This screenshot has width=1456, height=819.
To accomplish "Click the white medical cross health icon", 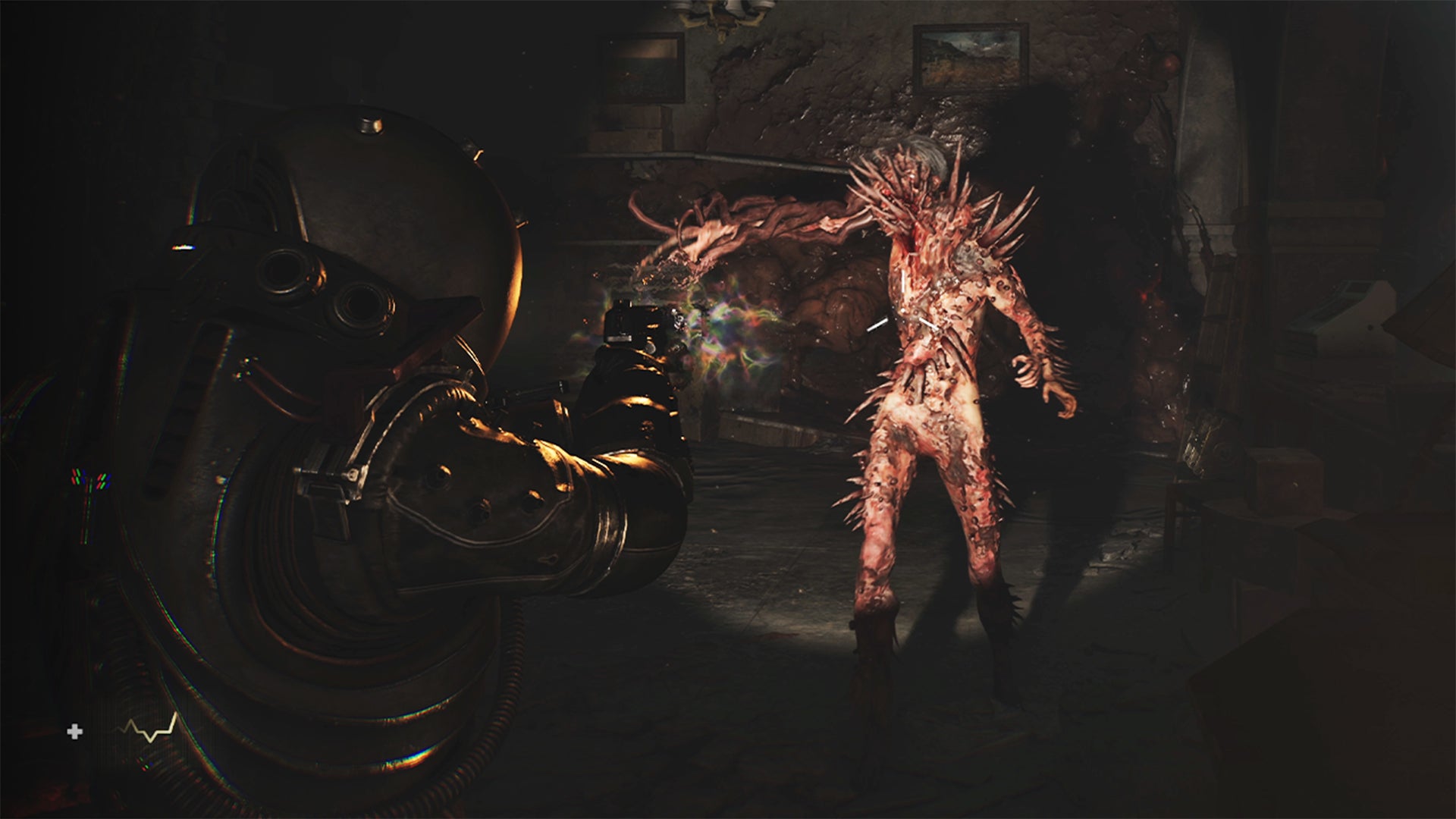I will [x=74, y=732].
